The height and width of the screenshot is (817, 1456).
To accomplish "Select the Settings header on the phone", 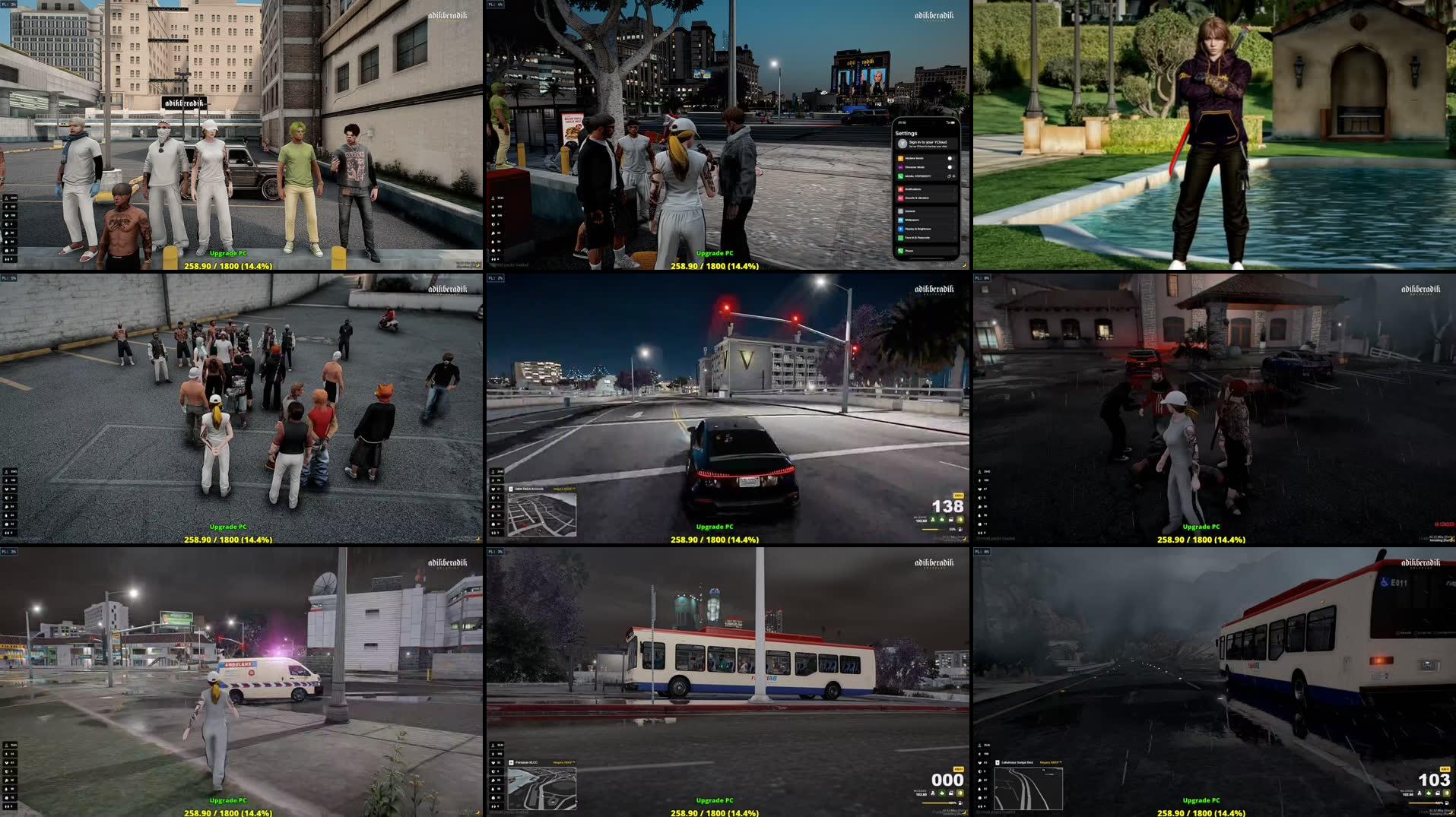I will tap(907, 133).
